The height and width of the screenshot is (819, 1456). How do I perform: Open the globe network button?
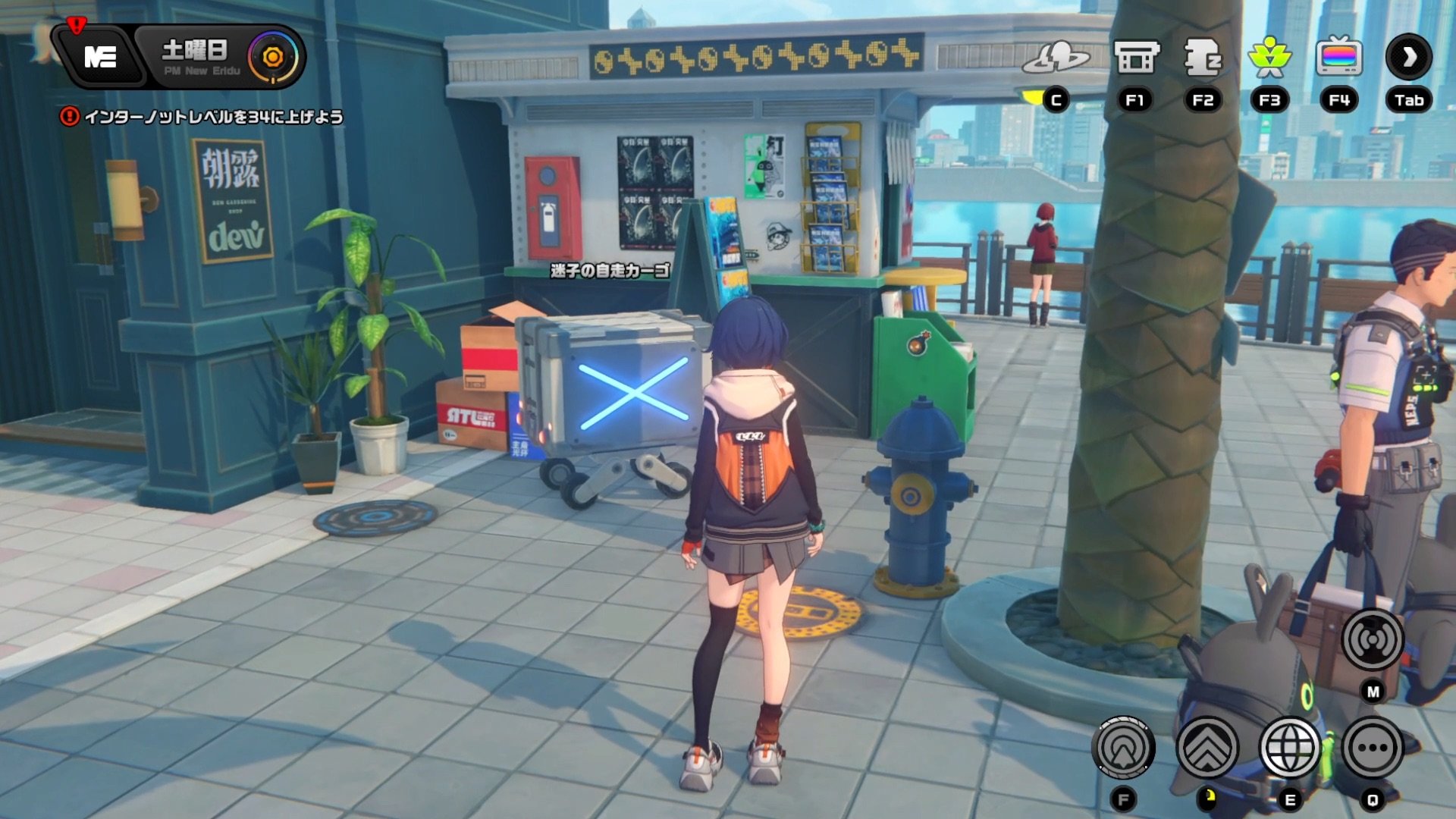click(x=1289, y=748)
